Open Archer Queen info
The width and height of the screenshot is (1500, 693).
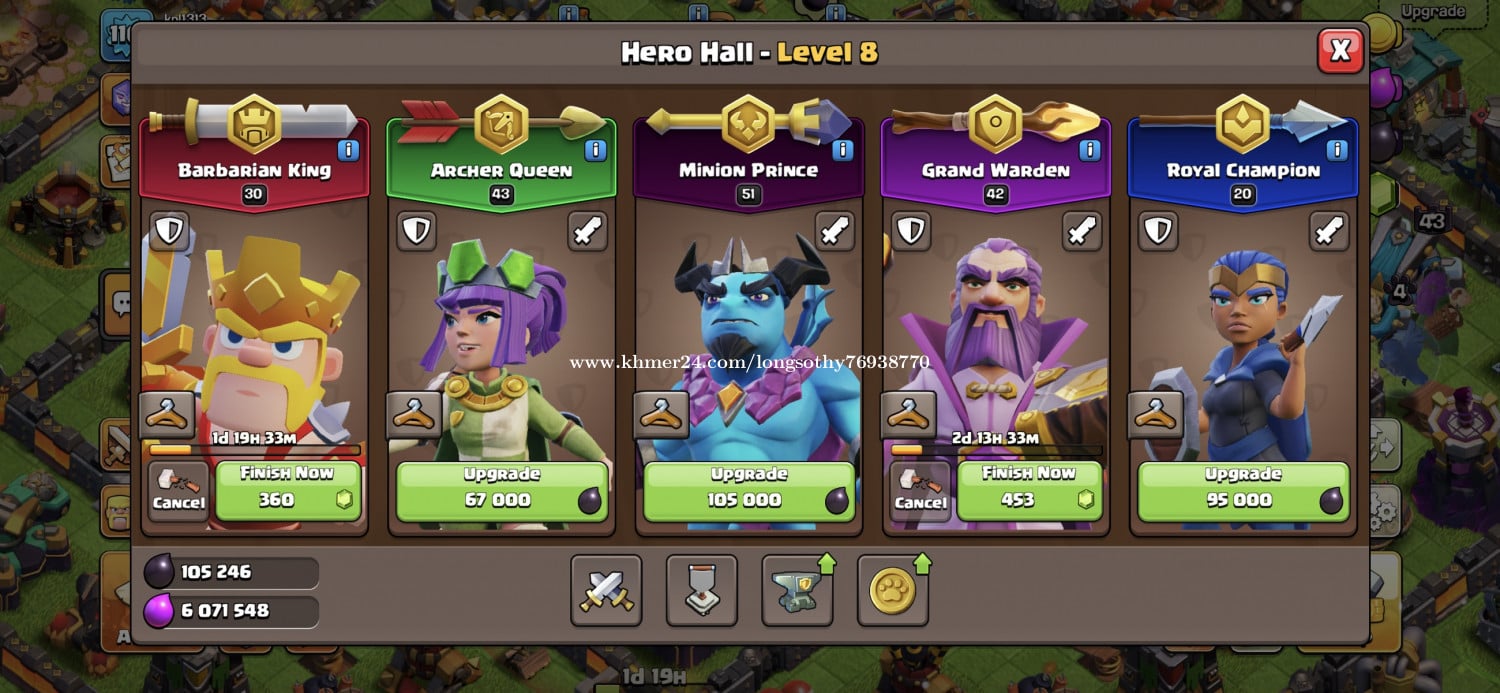(595, 150)
